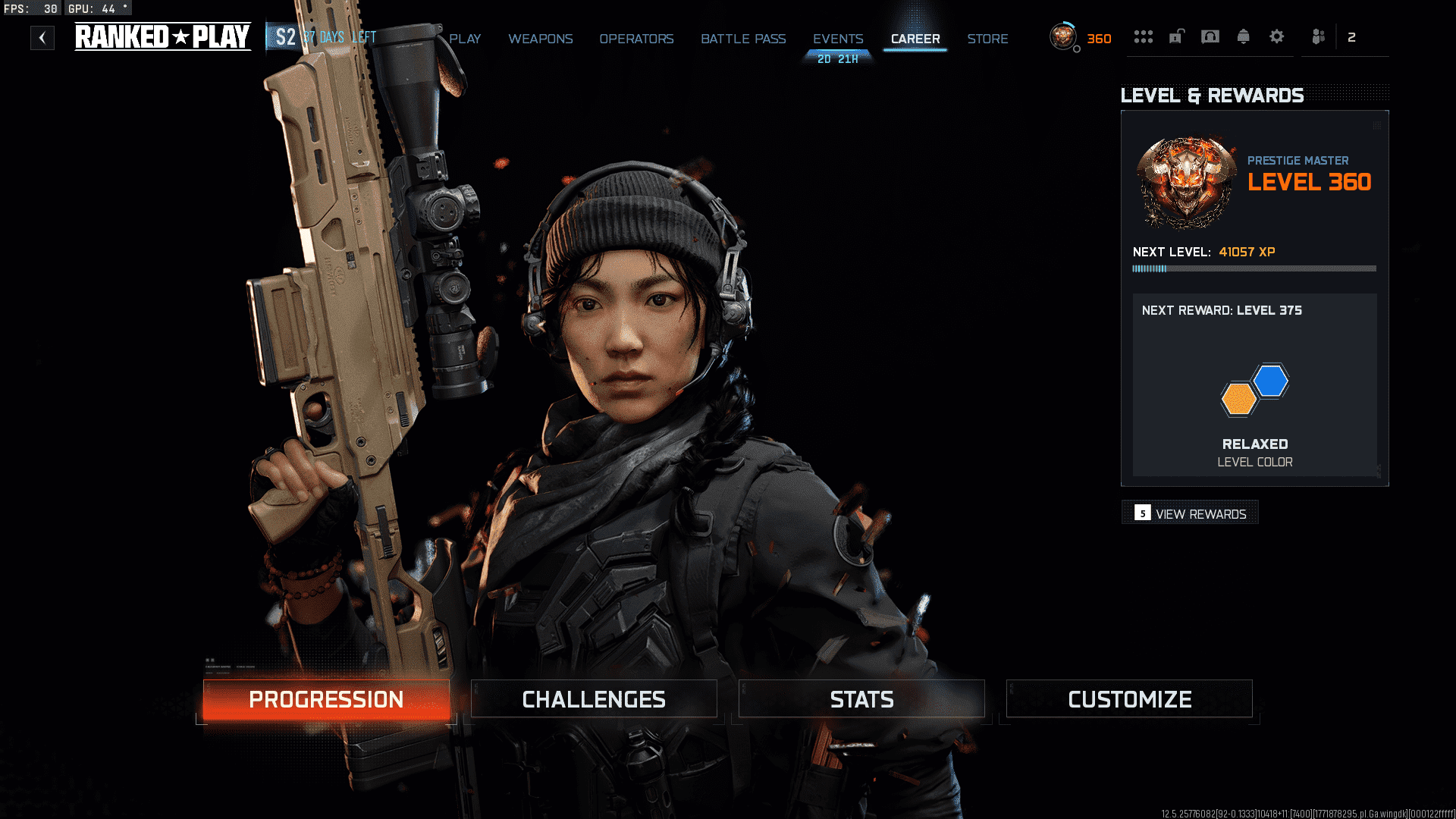Go back with the arrow button

[42, 38]
